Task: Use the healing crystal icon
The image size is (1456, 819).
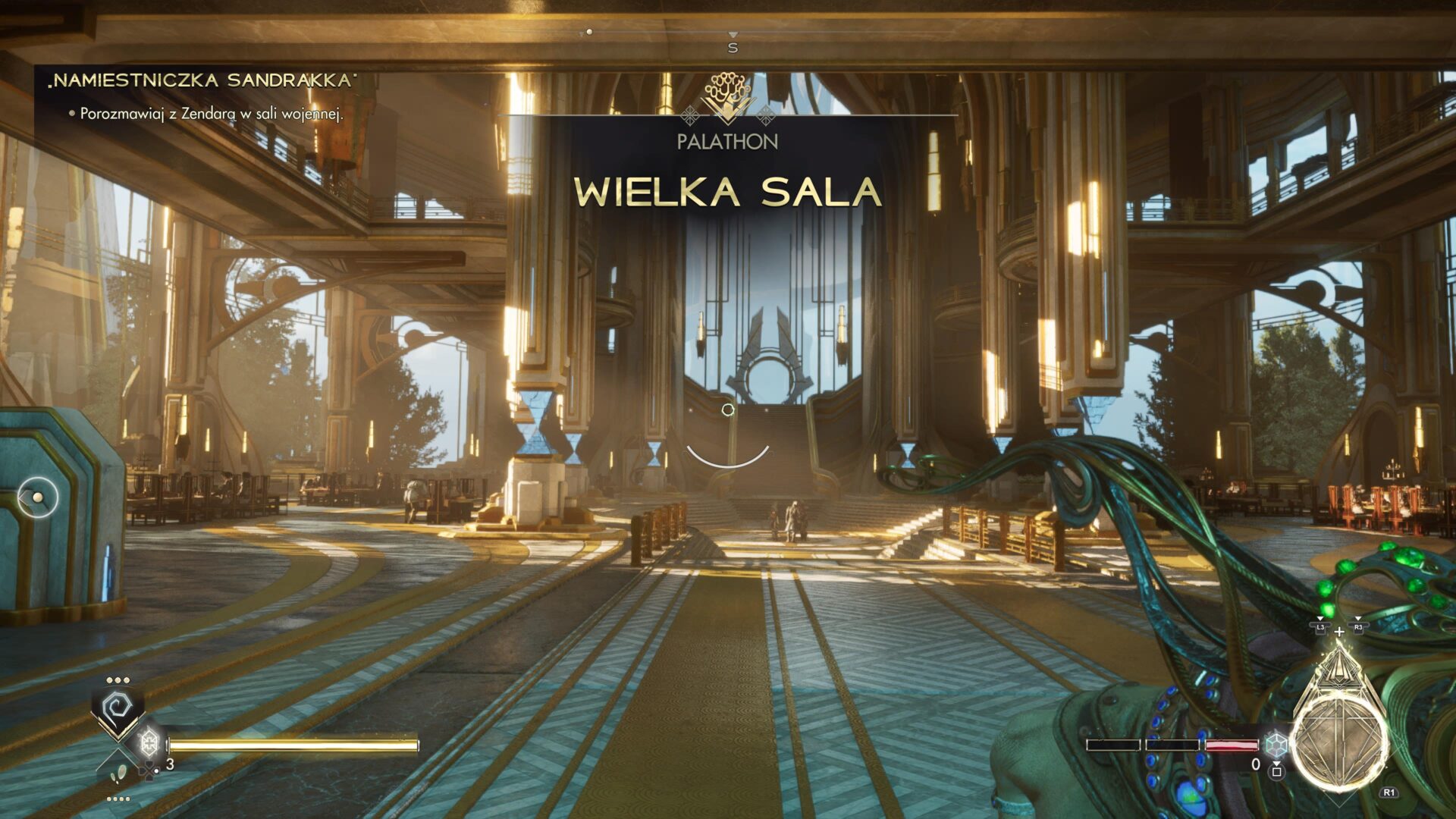Action: tap(149, 740)
